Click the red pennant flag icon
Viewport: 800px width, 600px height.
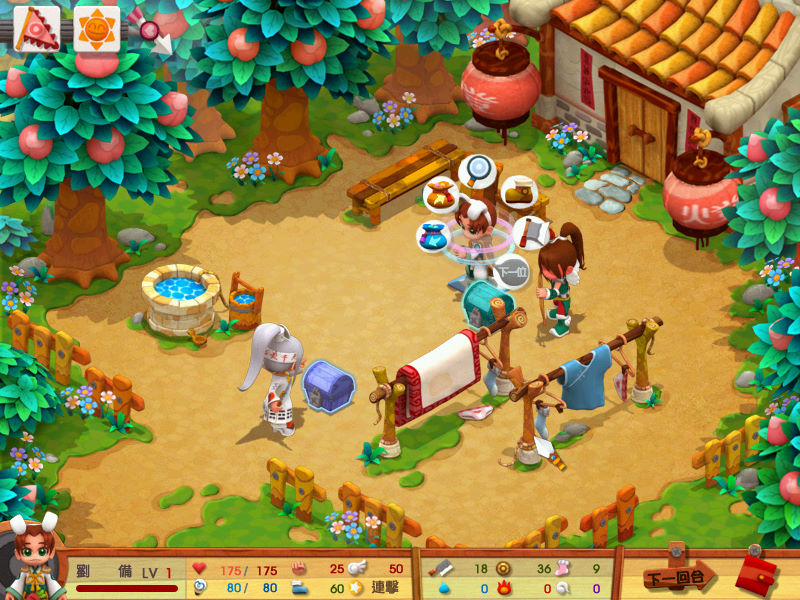36,29
